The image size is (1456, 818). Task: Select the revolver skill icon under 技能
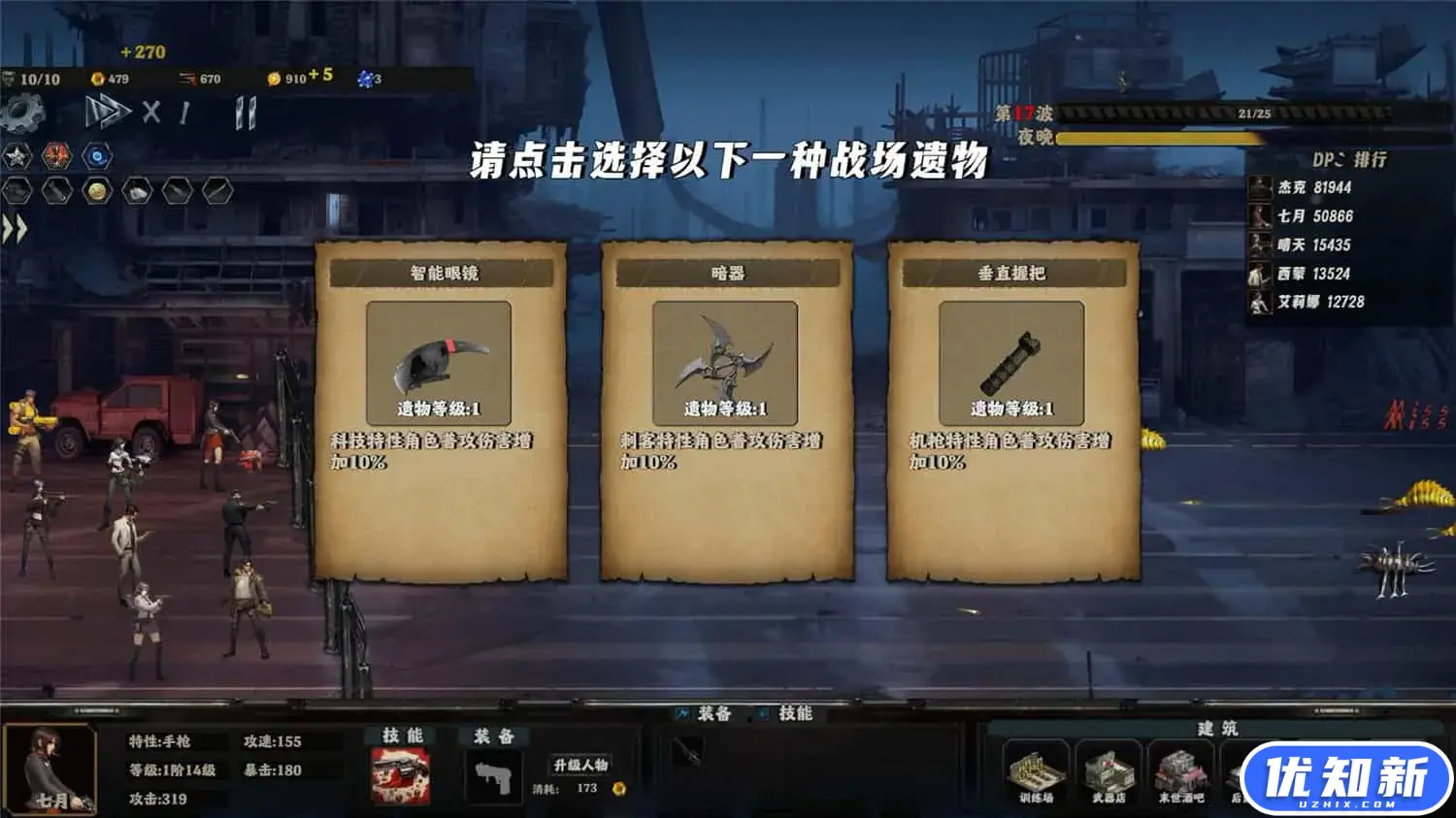point(400,774)
